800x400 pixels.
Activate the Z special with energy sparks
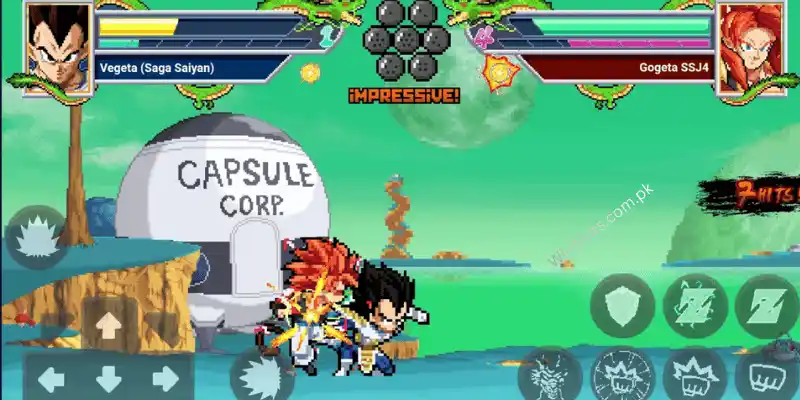695,306
